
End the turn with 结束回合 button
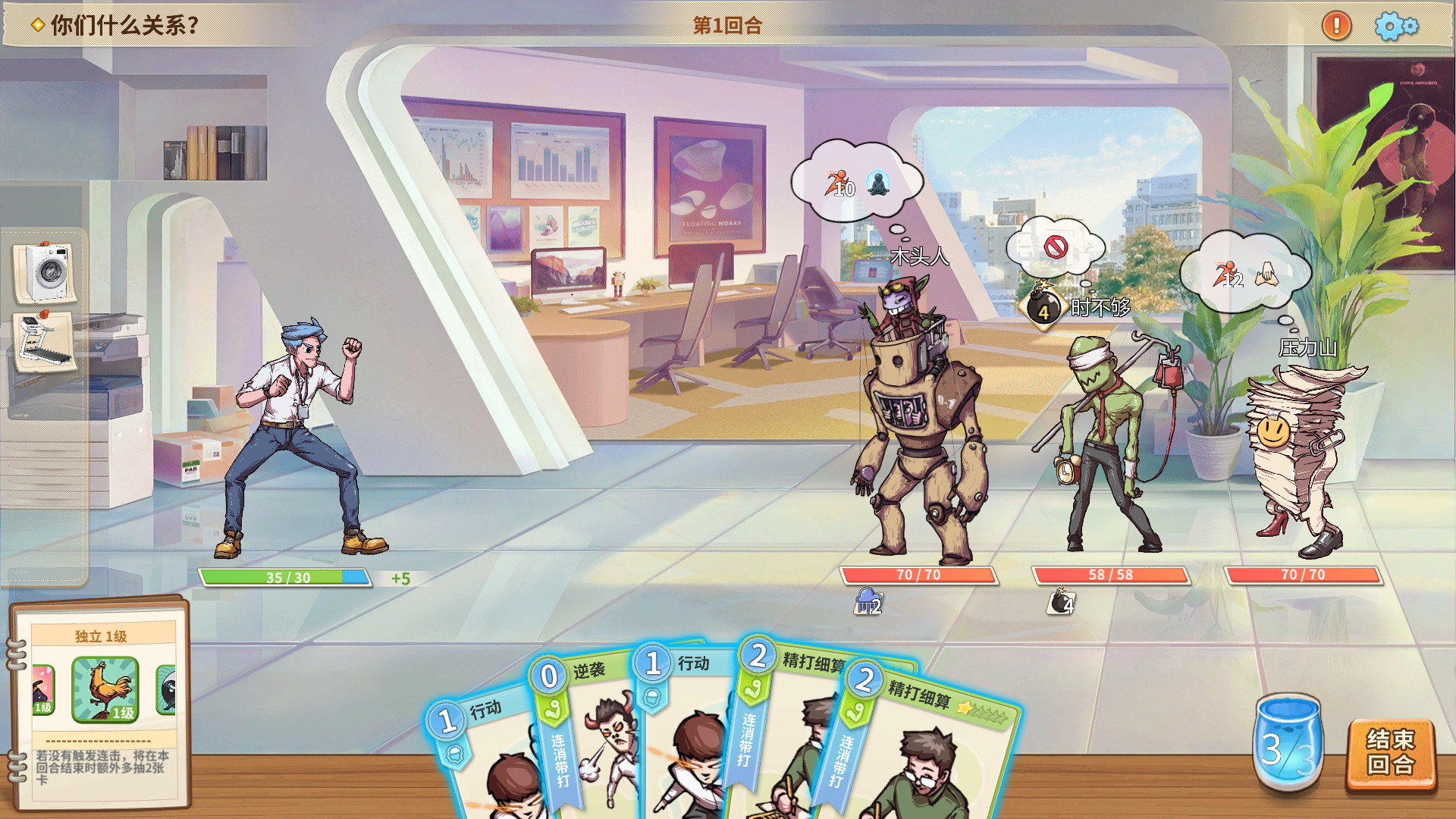1390,754
